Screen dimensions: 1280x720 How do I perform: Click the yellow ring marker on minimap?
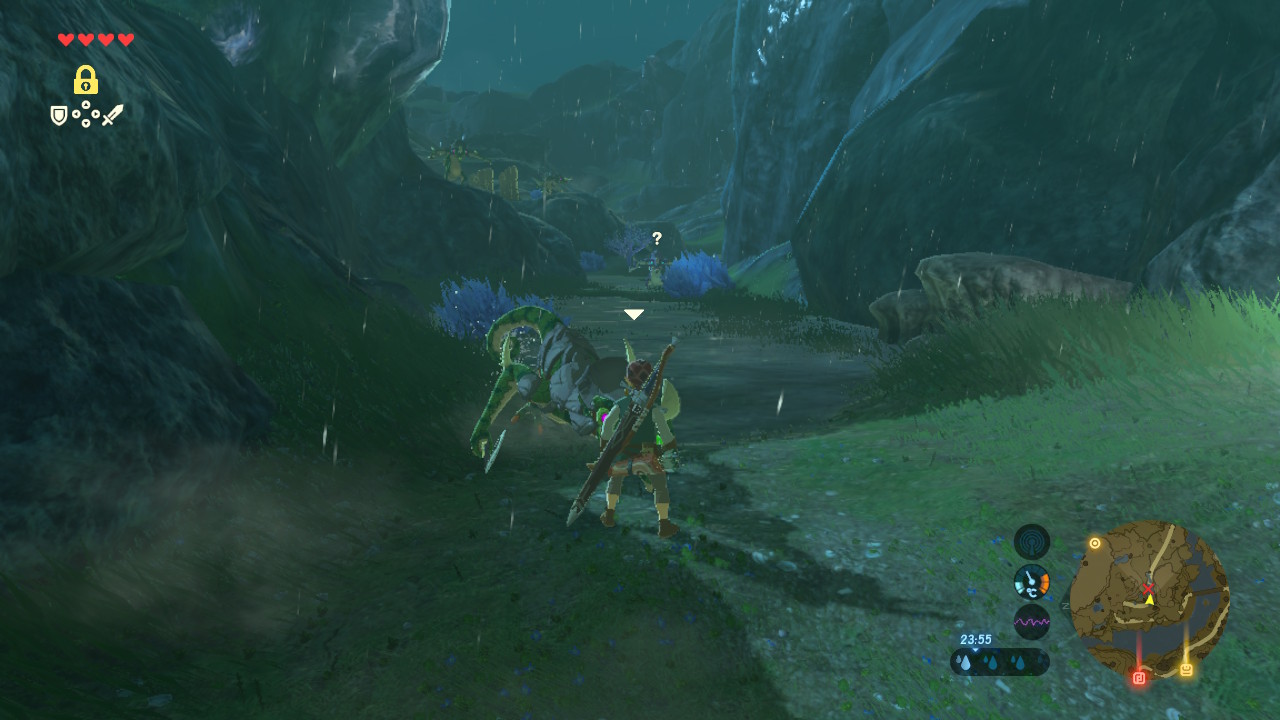pyautogui.click(x=1095, y=543)
